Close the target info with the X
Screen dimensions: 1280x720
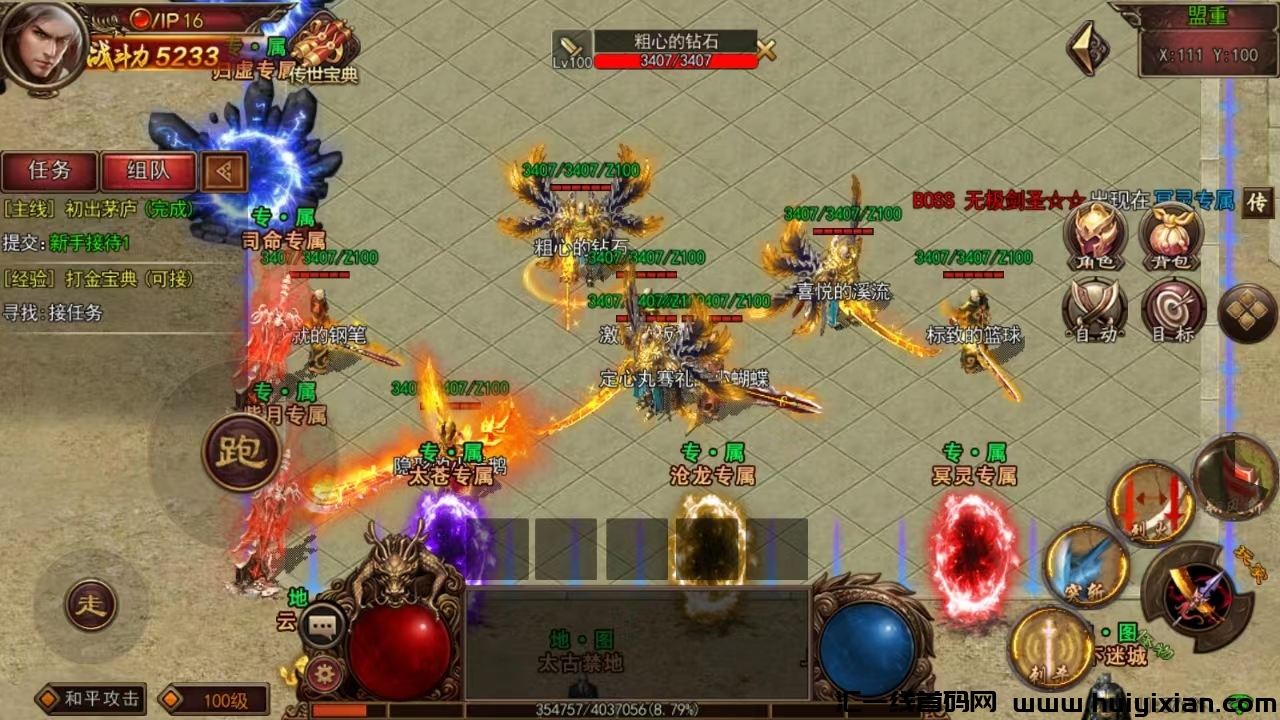coord(767,50)
